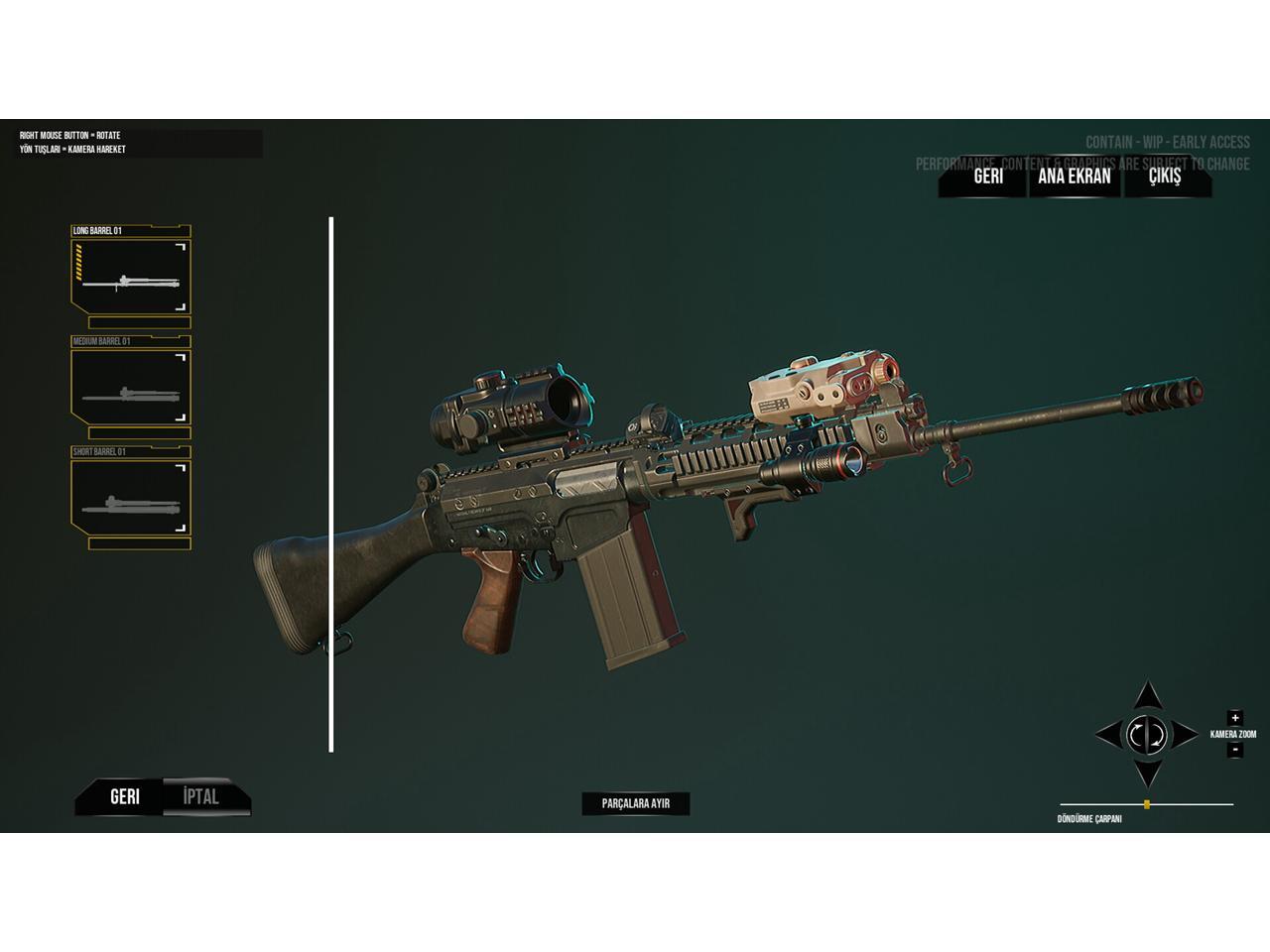Viewport: 1270px width, 952px height.
Task: Go to ANA EKRAN main screen
Action: [1074, 177]
